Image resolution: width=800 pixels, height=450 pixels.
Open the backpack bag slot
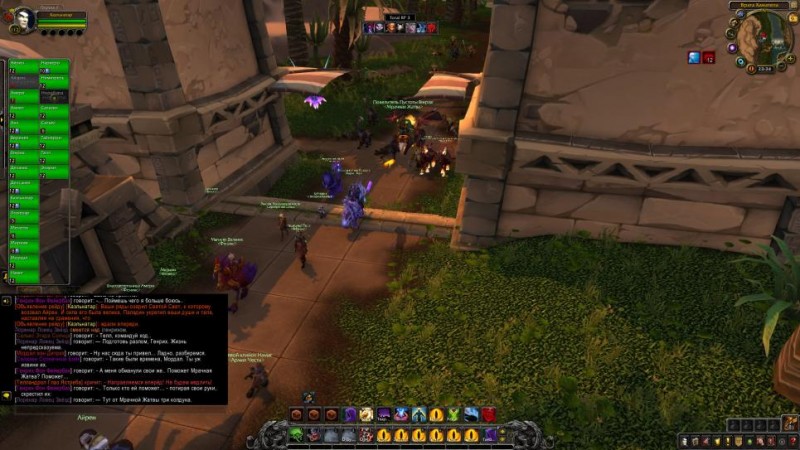pos(776,425)
